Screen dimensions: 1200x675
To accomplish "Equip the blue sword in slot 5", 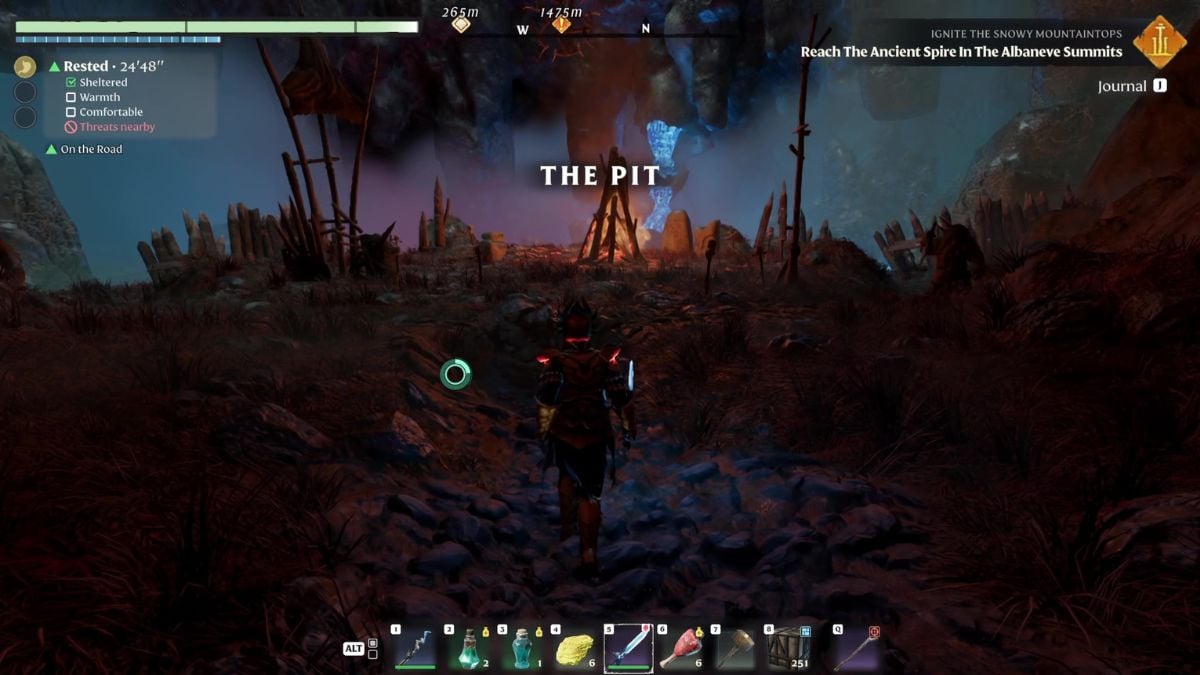I will pos(628,648).
